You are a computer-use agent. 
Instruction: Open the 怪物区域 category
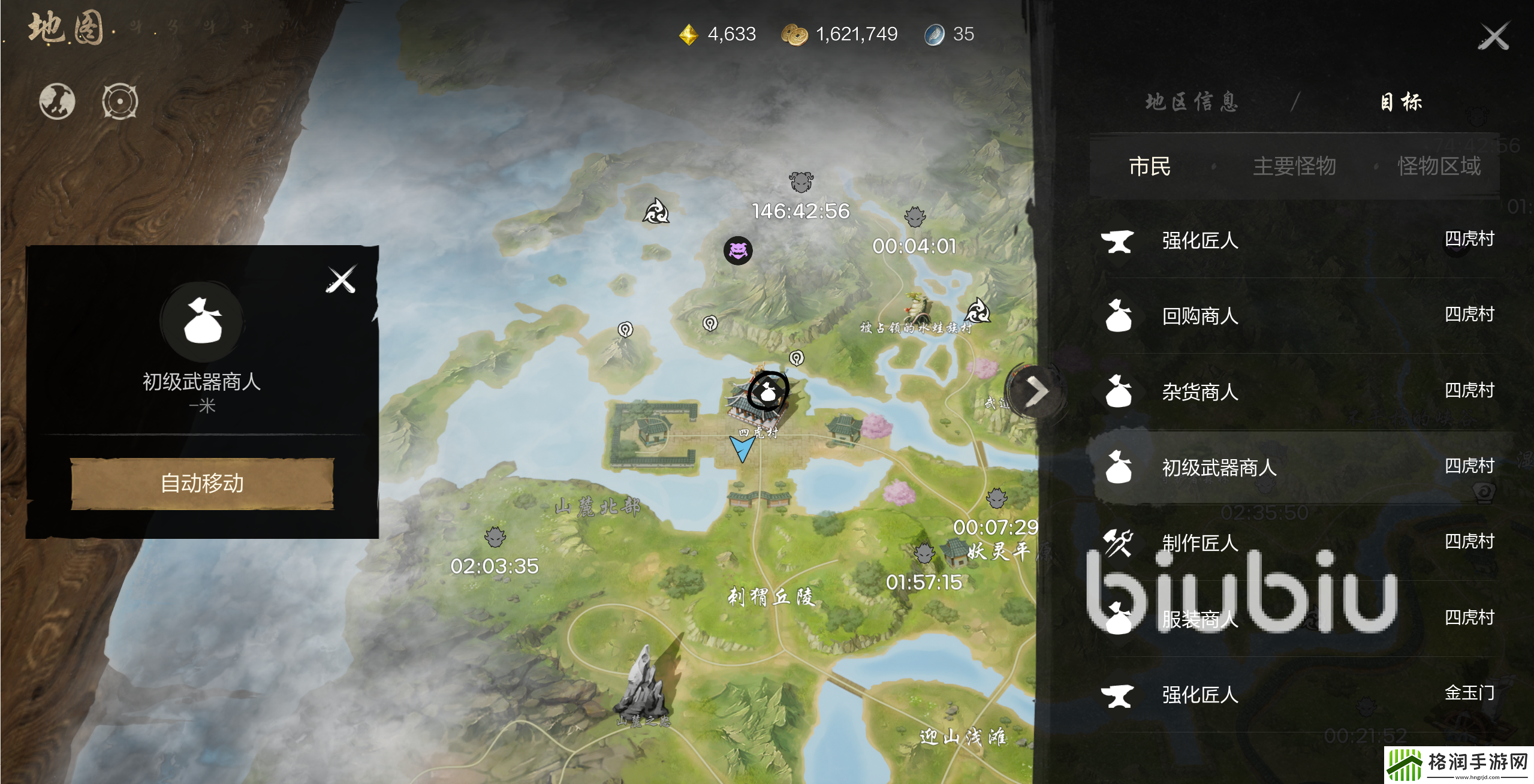pos(1439,166)
